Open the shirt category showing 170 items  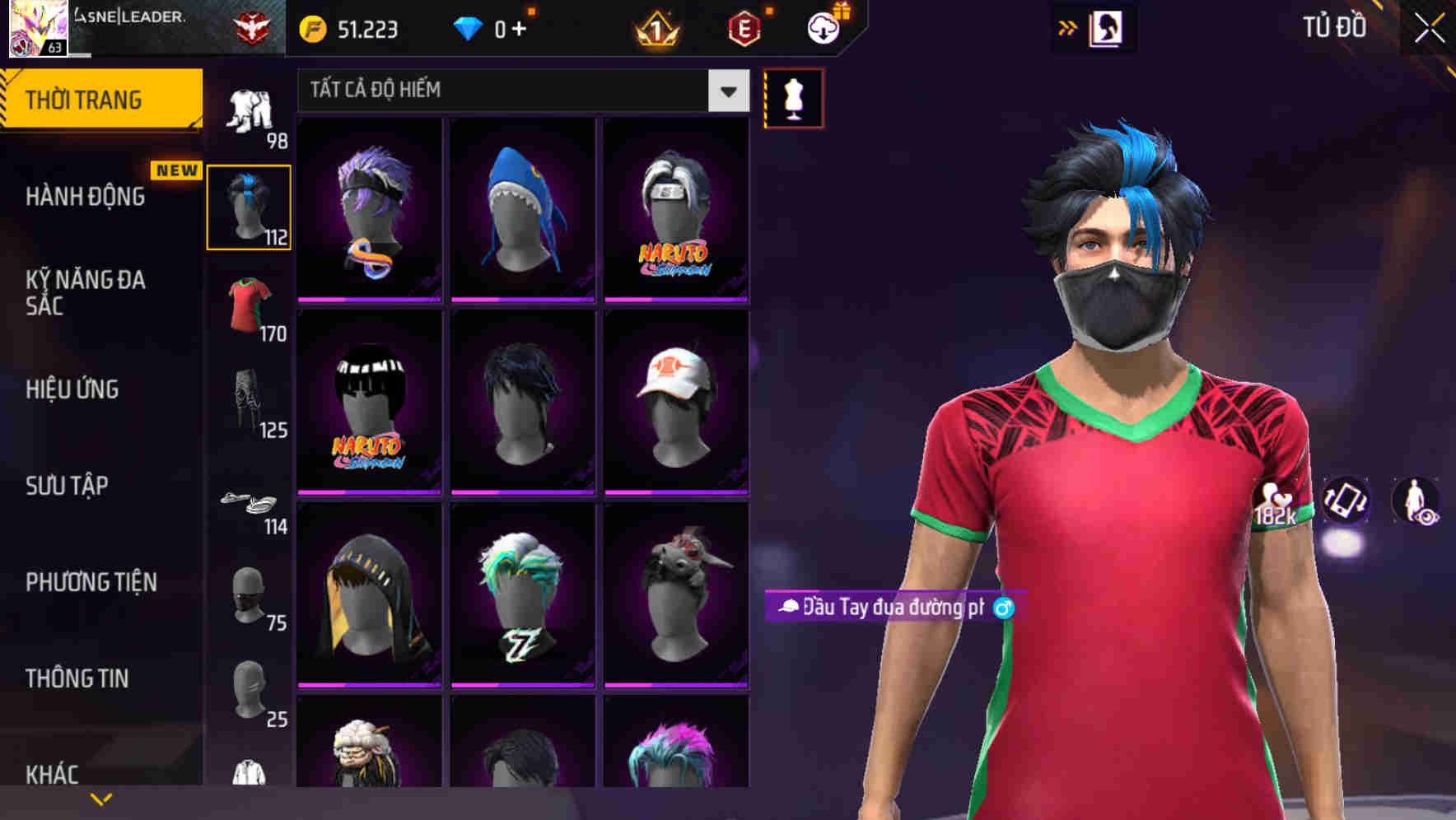(250, 309)
